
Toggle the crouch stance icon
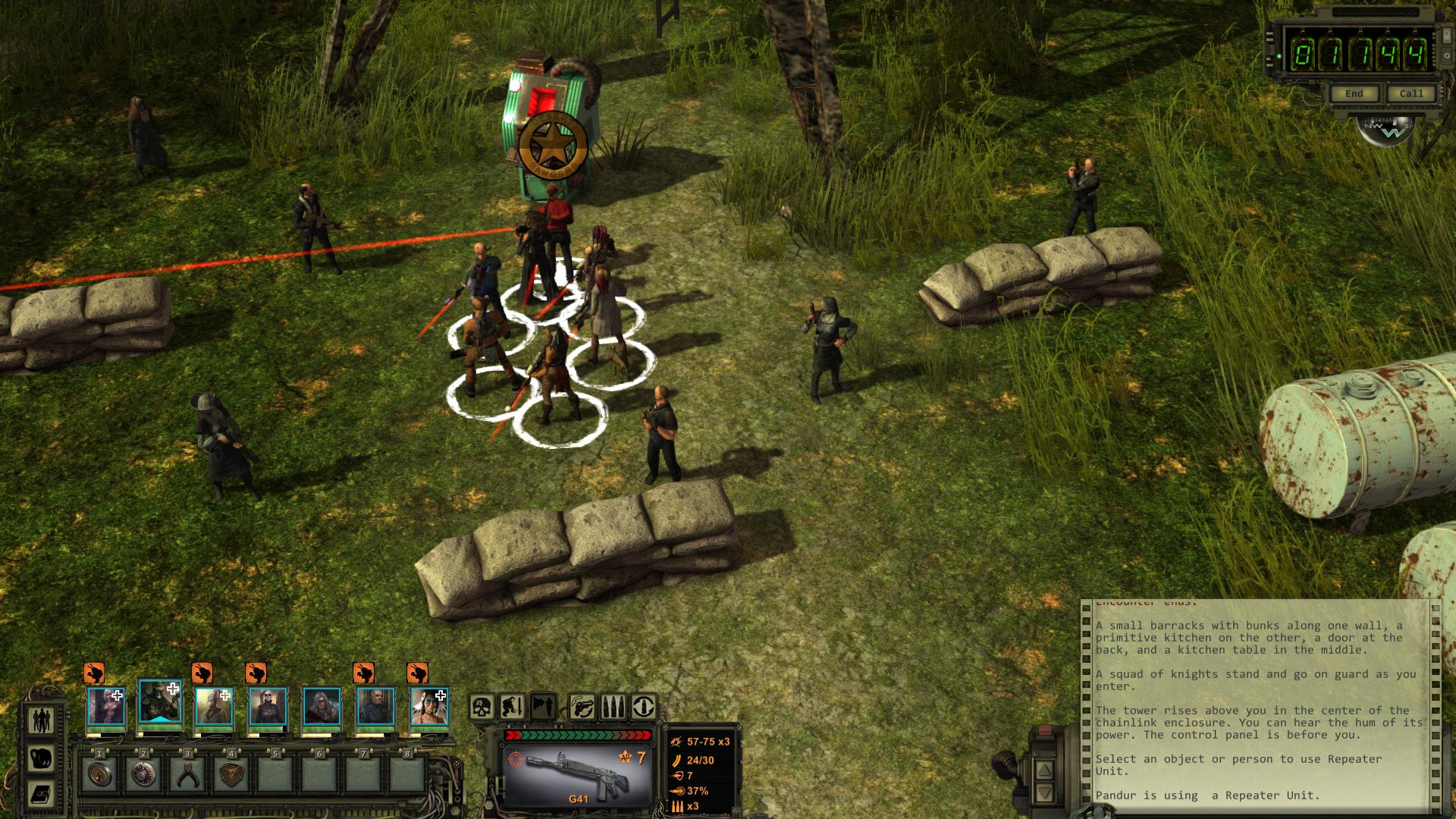click(x=513, y=708)
